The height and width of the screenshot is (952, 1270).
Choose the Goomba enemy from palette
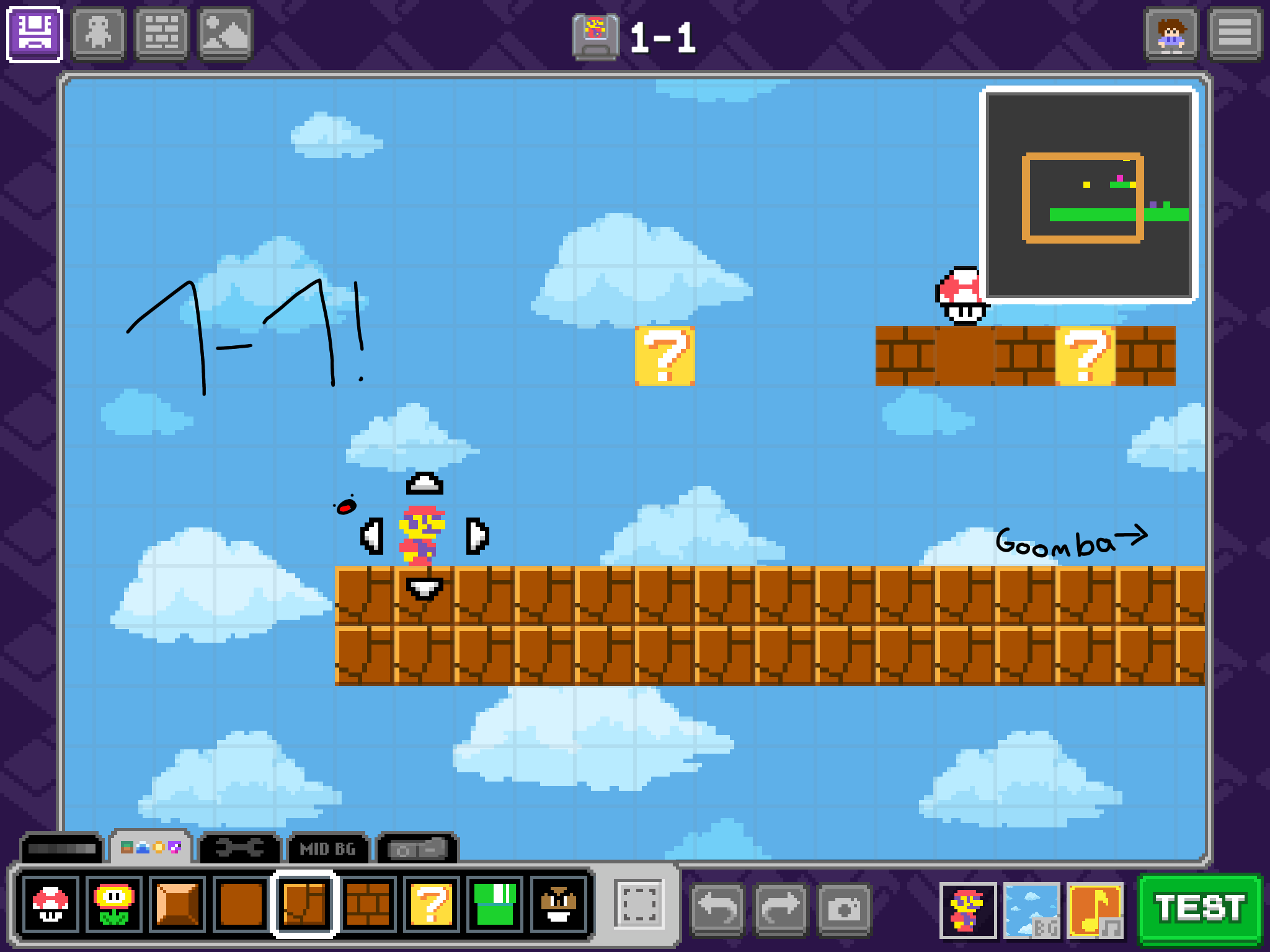pos(559,905)
